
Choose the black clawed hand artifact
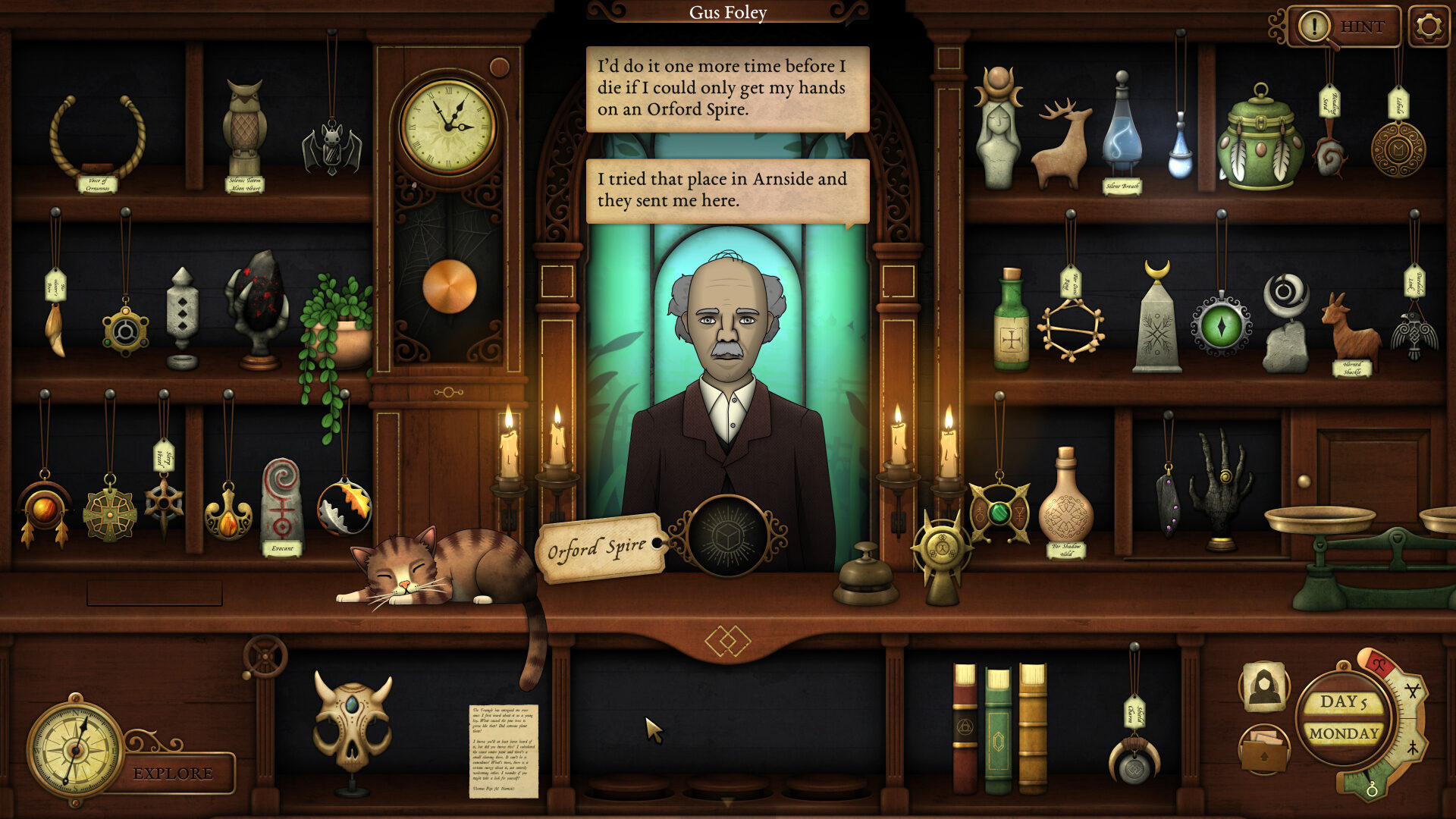tap(1219, 485)
